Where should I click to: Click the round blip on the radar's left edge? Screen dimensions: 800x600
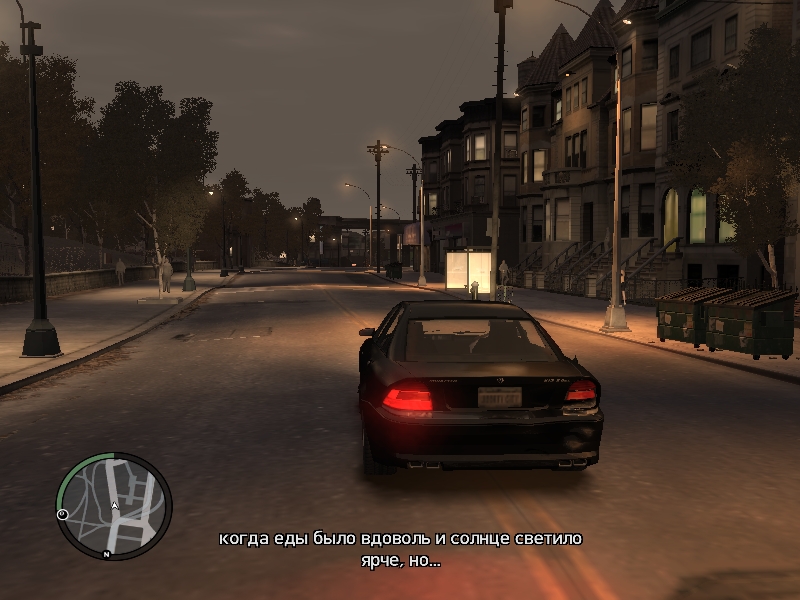click(63, 514)
